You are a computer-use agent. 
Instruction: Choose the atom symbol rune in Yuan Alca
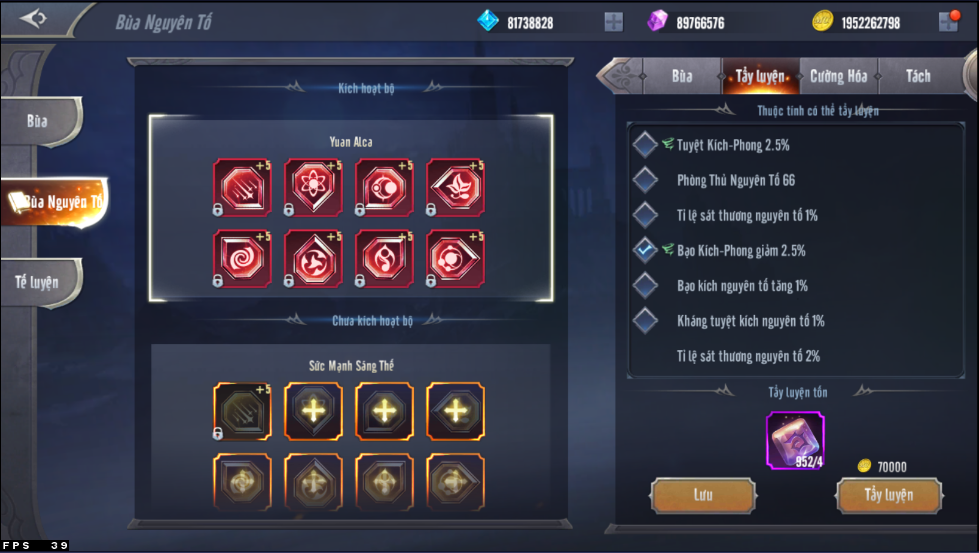[x=313, y=186]
